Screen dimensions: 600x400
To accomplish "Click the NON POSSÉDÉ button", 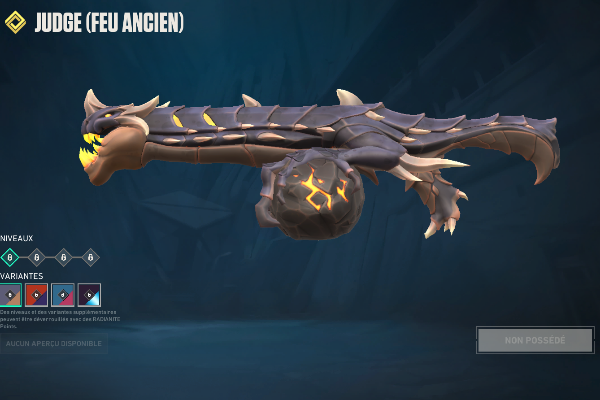I will pos(535,340).
